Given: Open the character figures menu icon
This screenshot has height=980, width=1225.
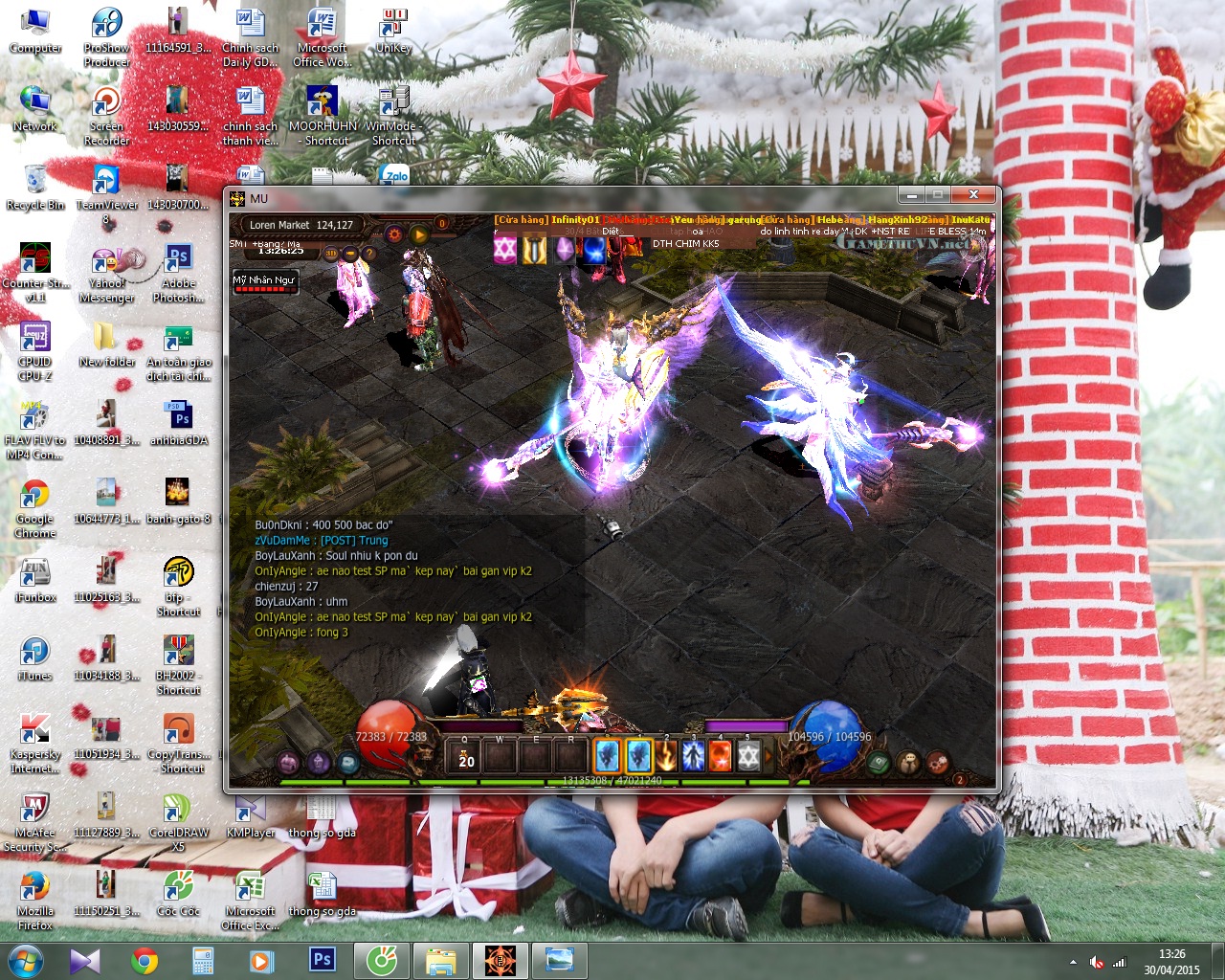Looking at the screenshot, I should pos(909,763).
